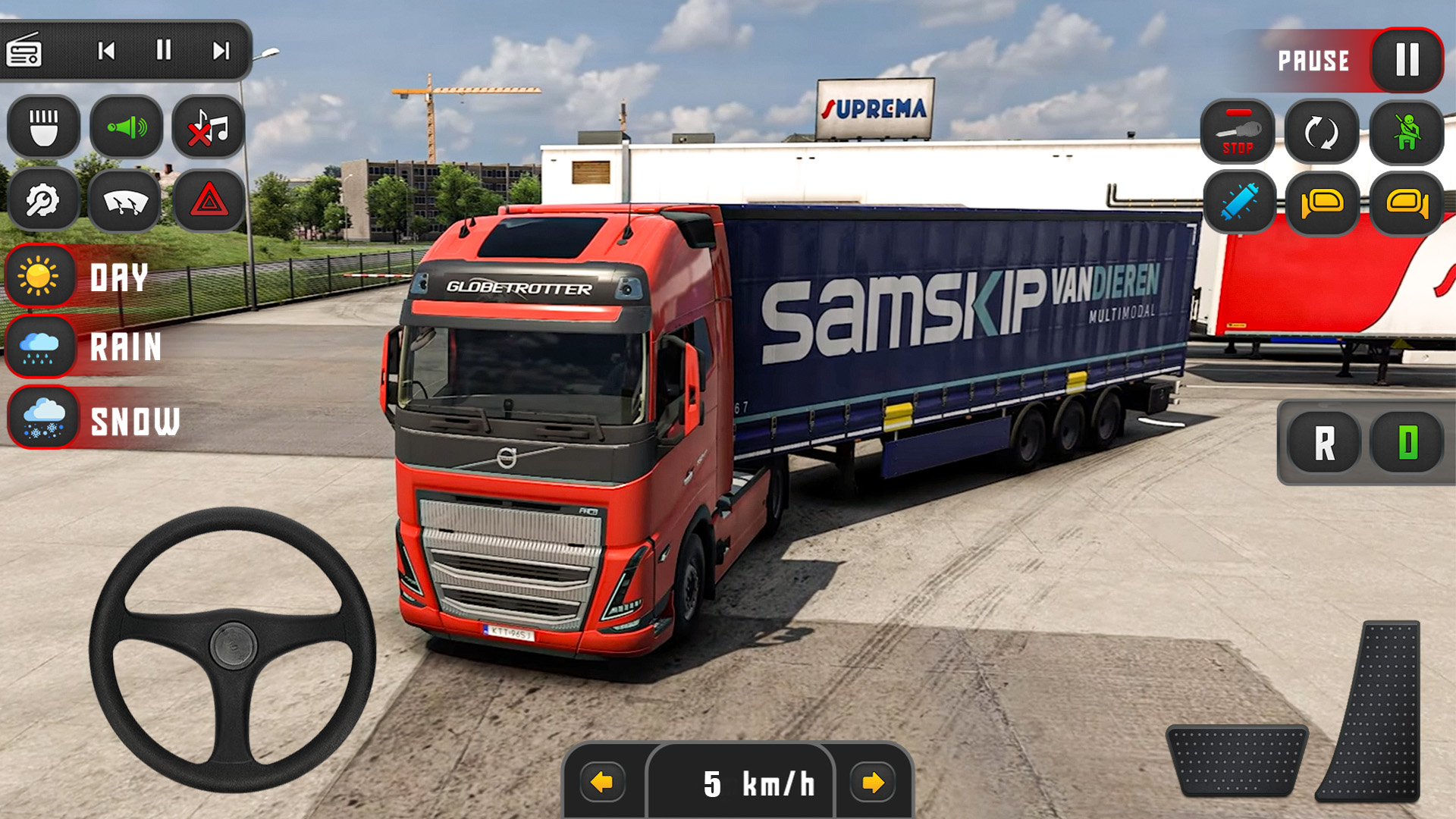Activate the blue nitro boost

coord(1238,203)
